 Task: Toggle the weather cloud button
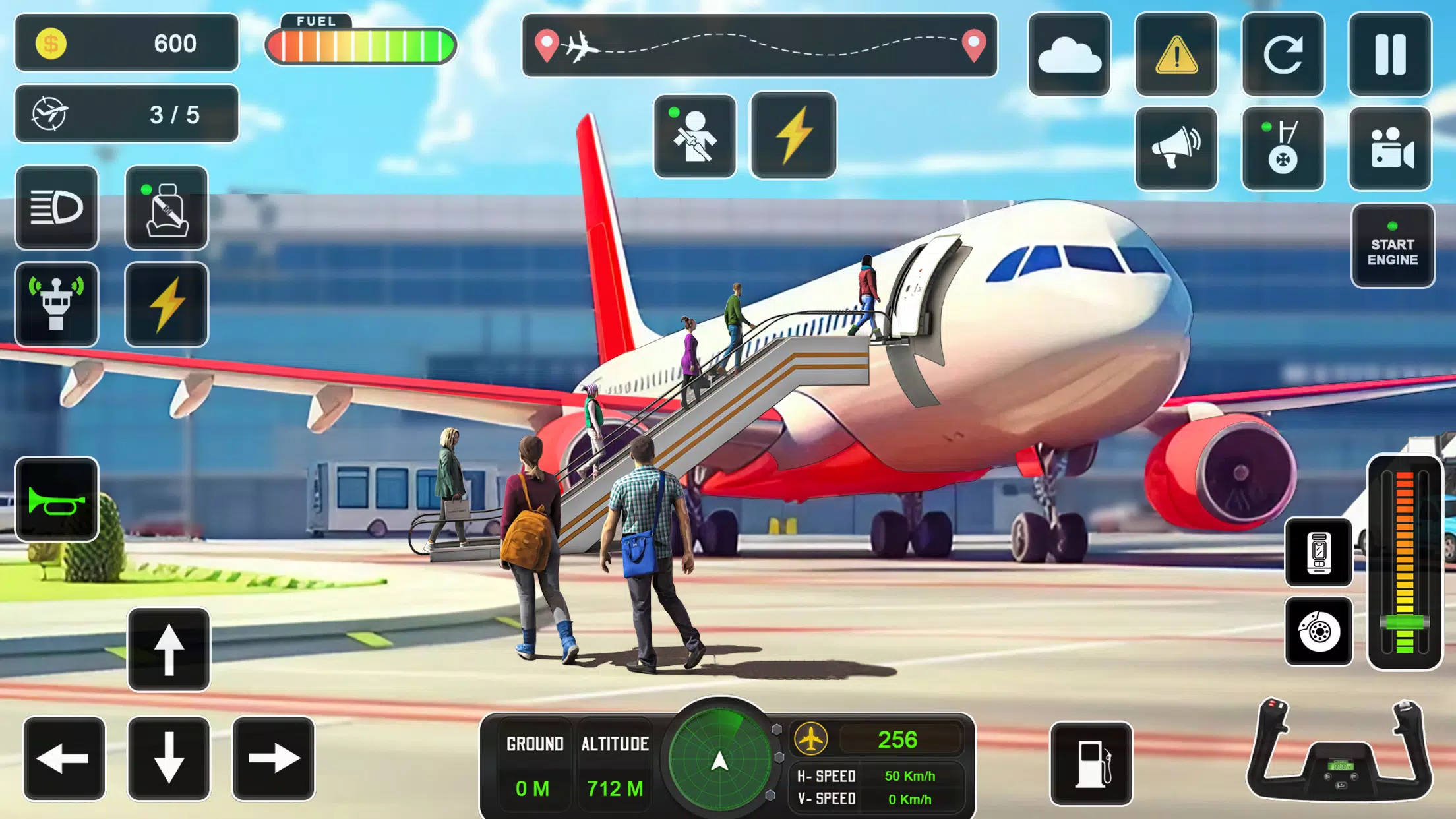[x=1069, y=54]
